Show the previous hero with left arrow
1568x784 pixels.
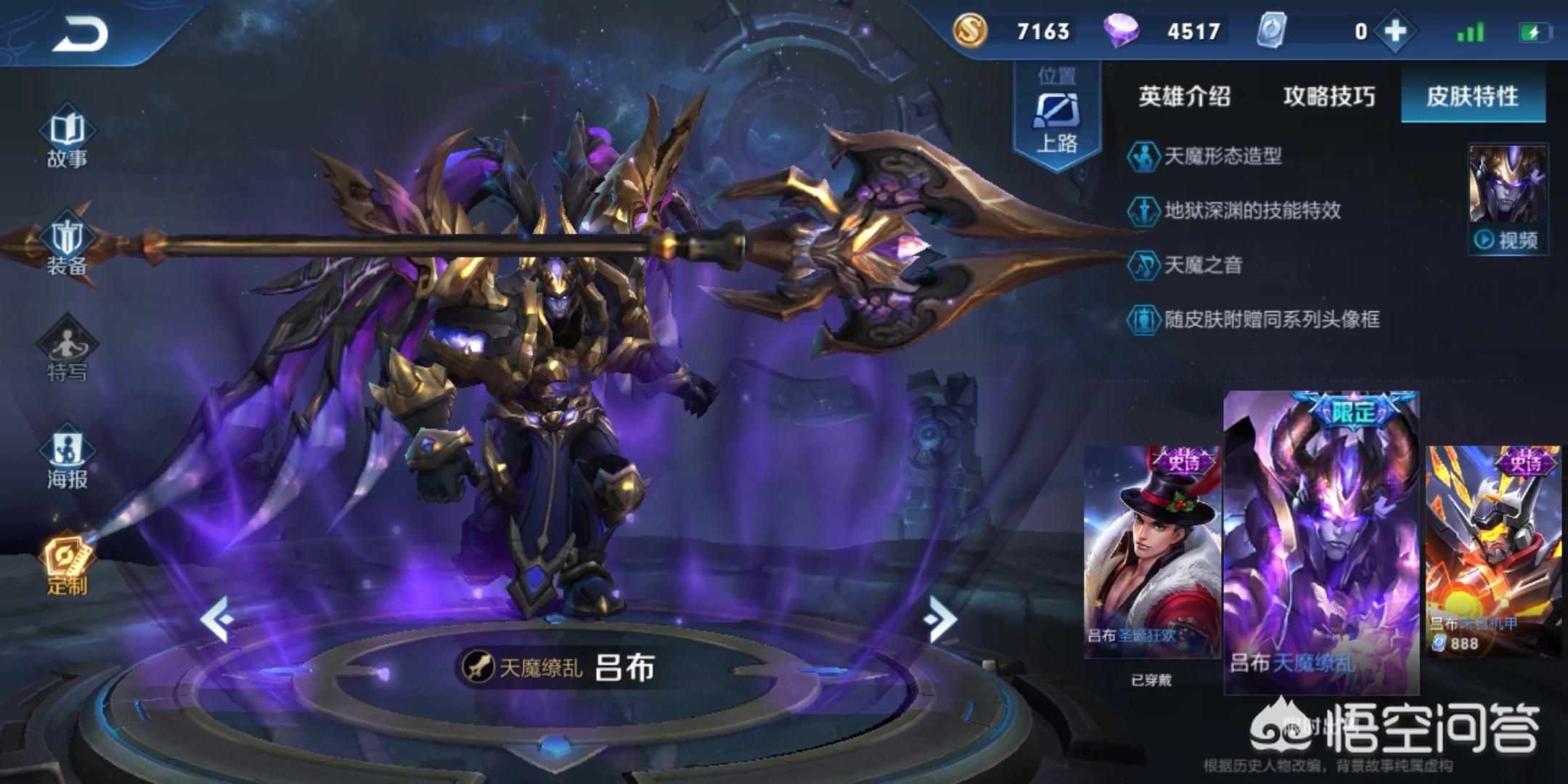[217, 618]
